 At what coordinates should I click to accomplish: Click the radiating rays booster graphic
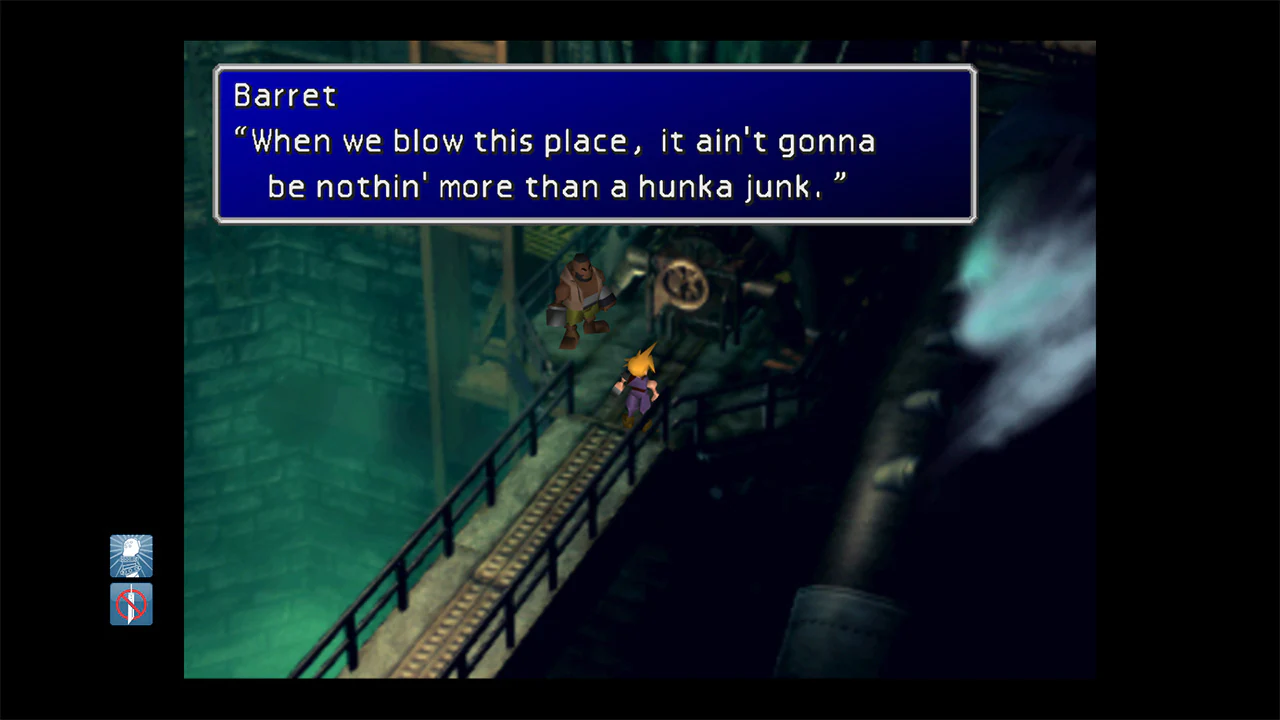pyautogui.click(x=131, y=556)
